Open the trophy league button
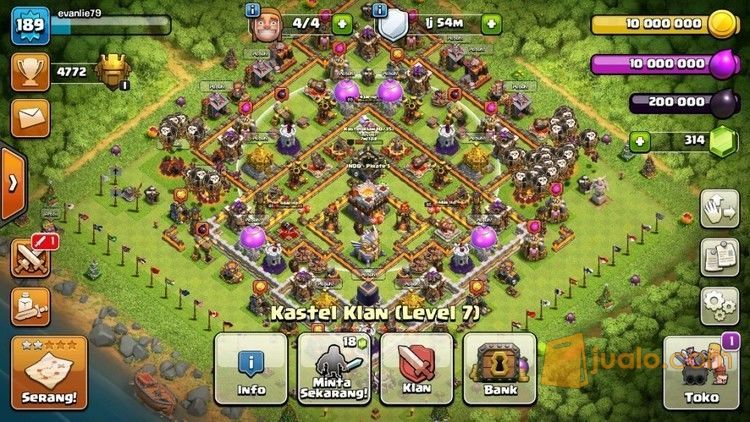Image resolution: width=750 pixels, height=422 pixels. 30,72
